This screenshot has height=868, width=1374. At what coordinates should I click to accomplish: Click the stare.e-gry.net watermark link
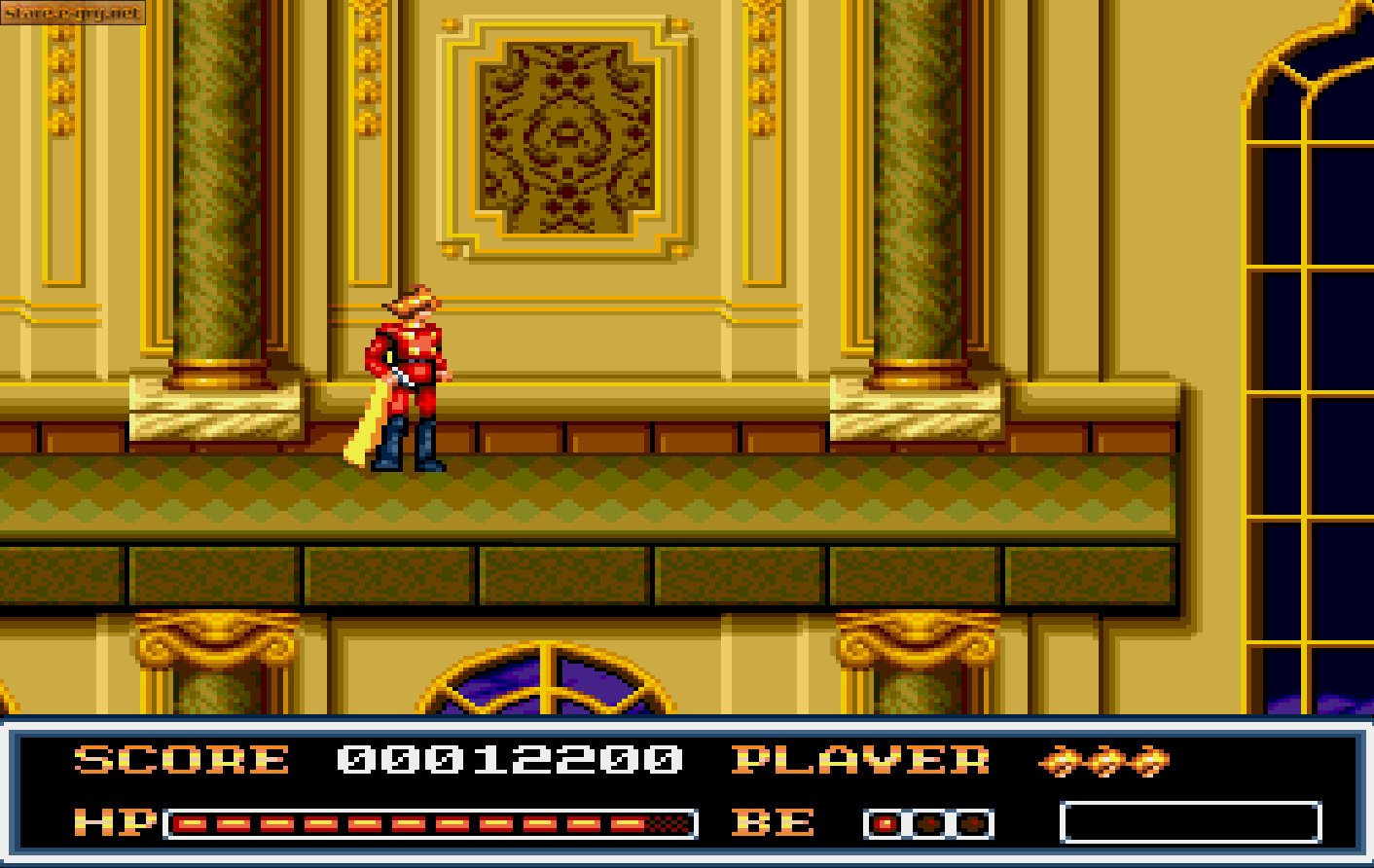coord(73,14)
